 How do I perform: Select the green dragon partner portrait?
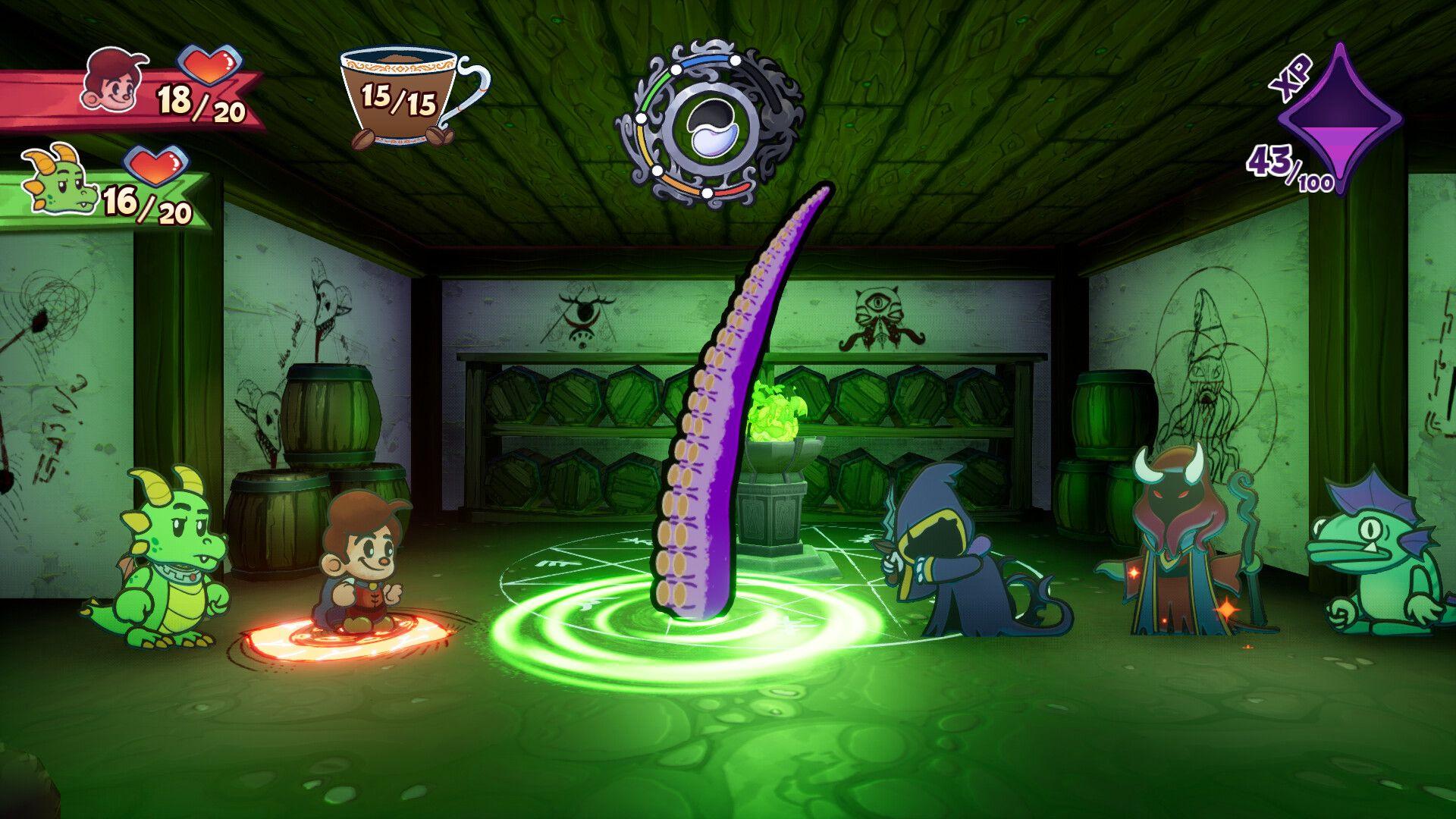59,180
